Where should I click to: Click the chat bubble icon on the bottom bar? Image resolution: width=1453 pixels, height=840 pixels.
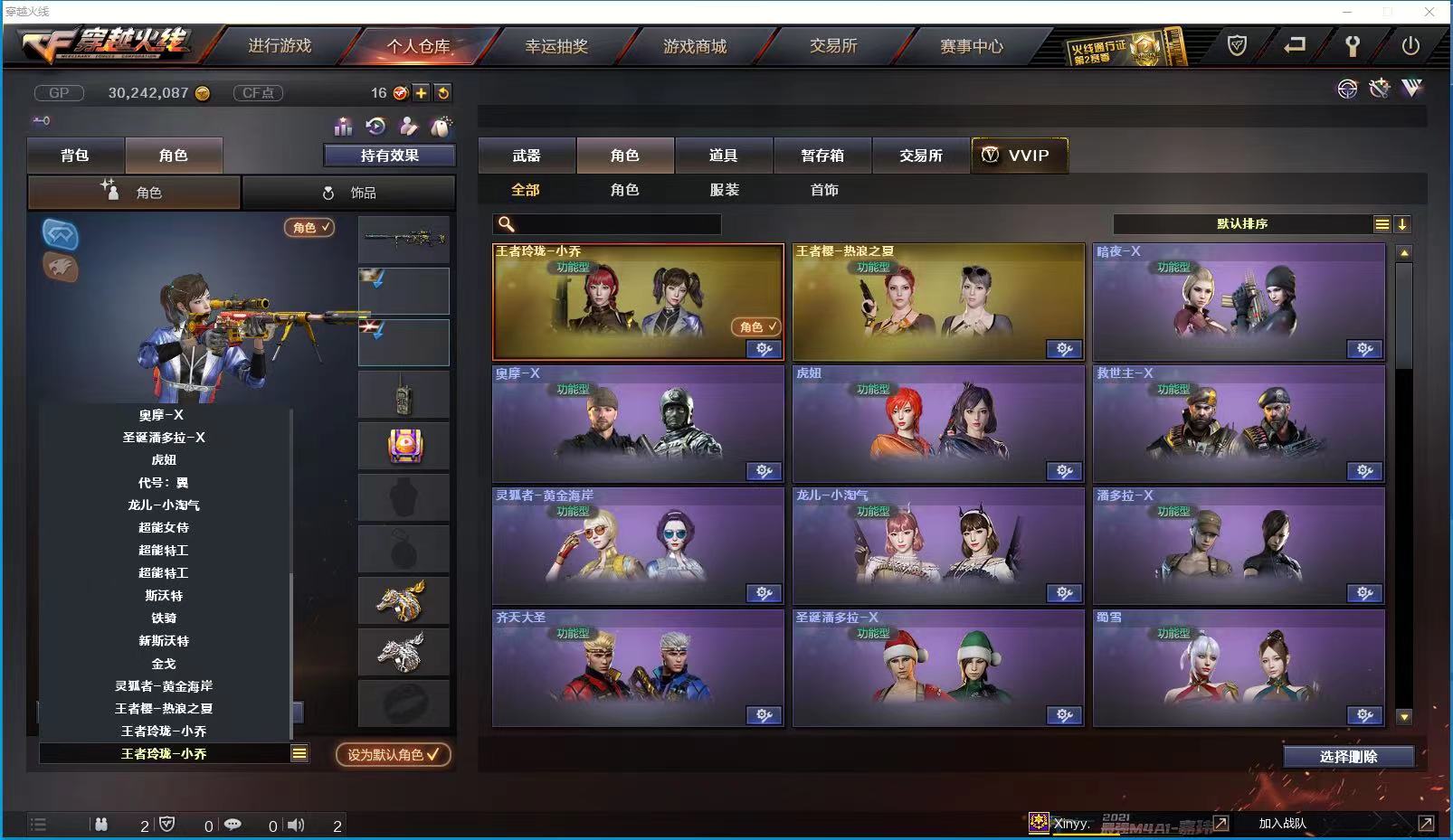tap(233, 825)
